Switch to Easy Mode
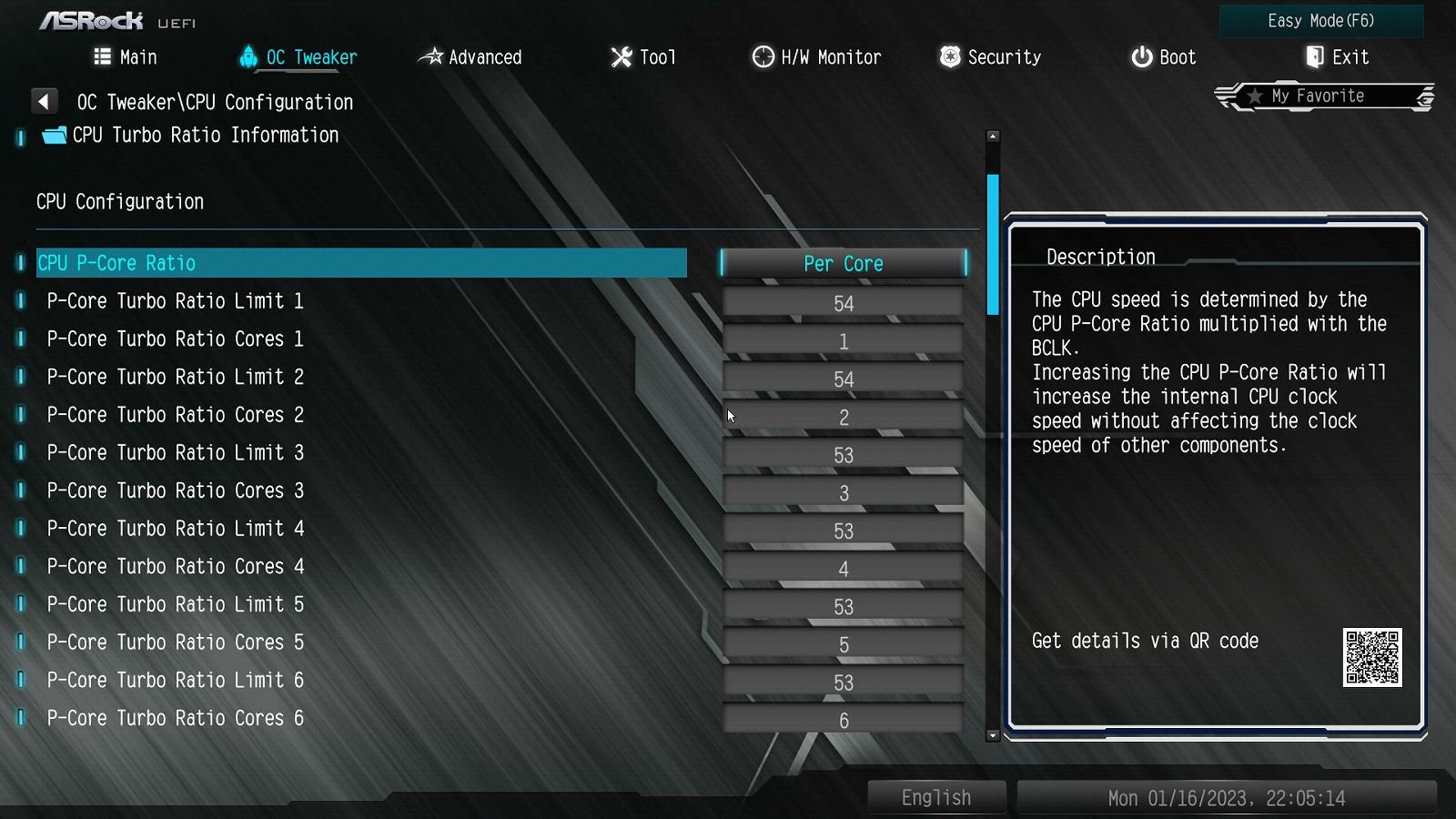Screen dimensions: 1456x819 point(1320,21)
